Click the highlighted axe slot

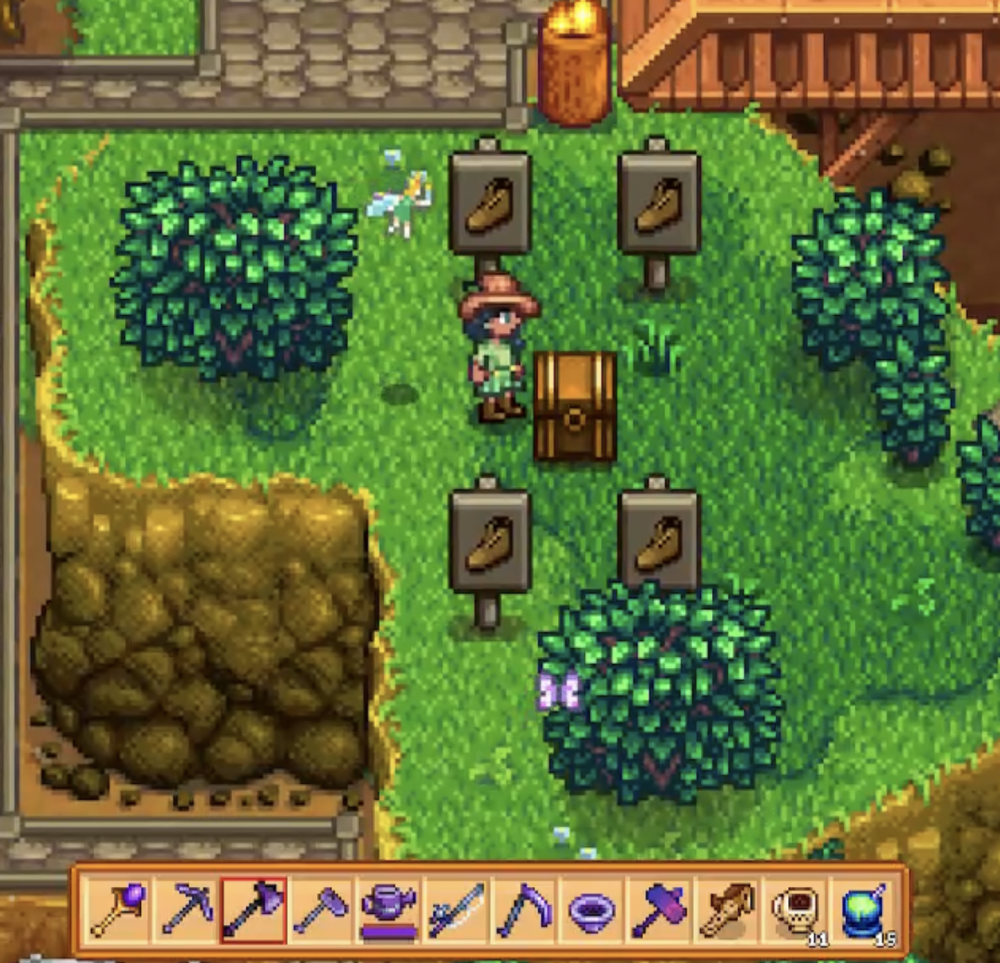pyautogui.click(x=254, y=910)
